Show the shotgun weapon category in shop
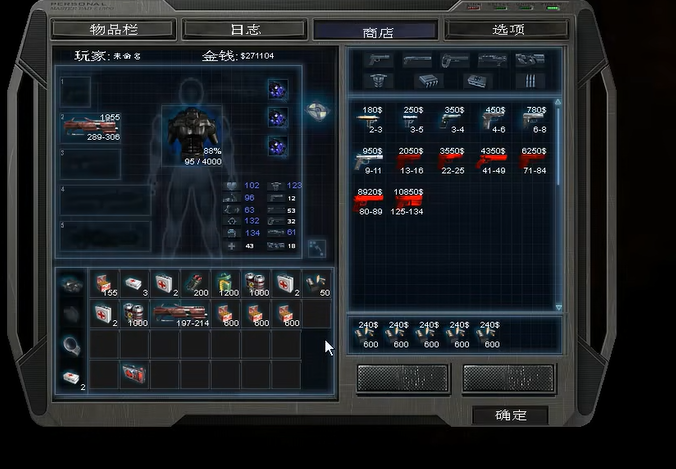 [417, 60]
